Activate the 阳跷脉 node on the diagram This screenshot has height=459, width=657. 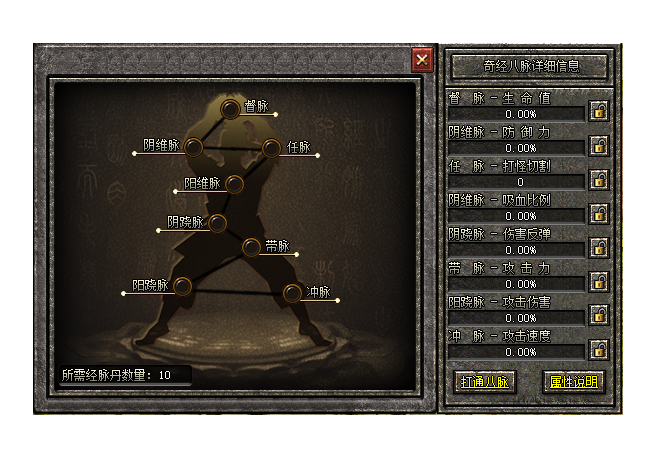coord(182,286)
